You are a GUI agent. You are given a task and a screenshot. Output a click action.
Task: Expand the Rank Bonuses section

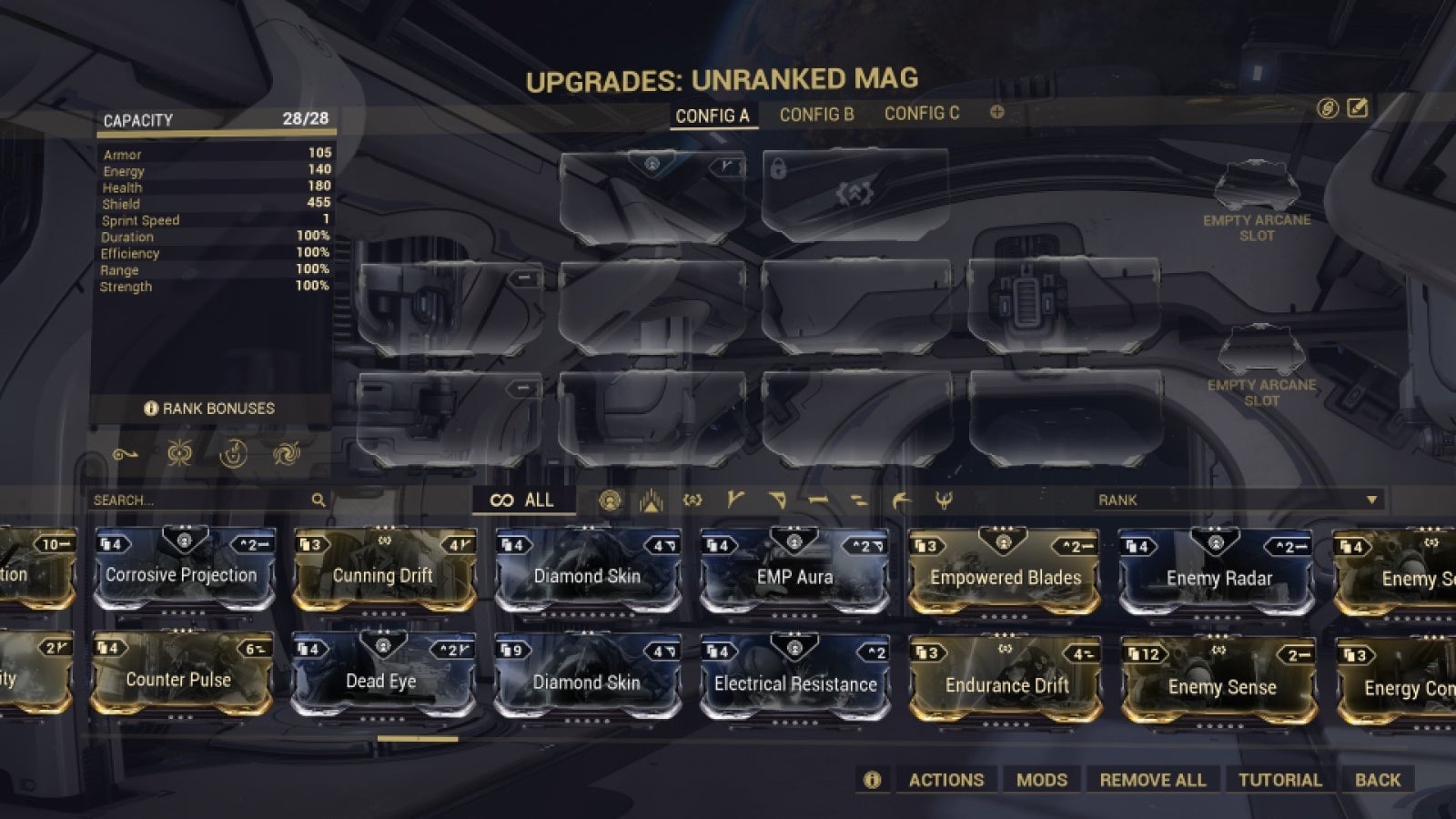tap(209, 409)
